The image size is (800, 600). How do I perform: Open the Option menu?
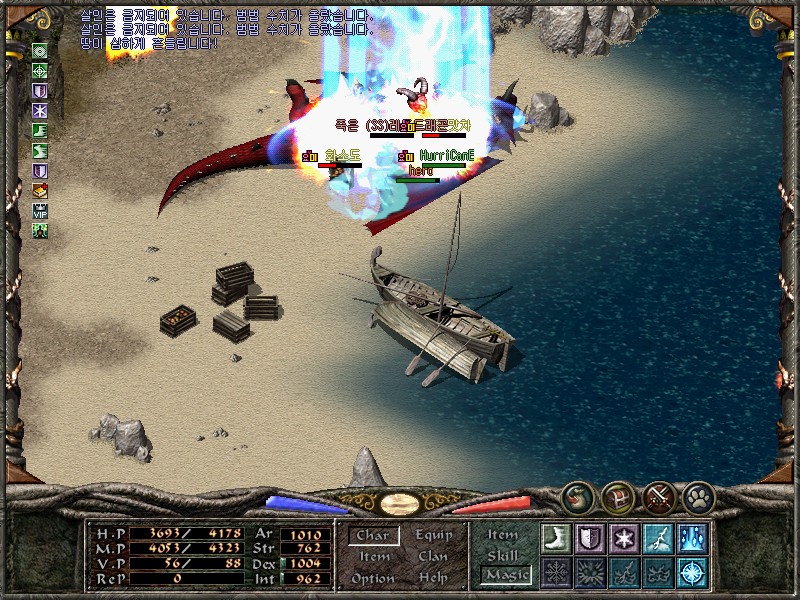coord(373,579)
